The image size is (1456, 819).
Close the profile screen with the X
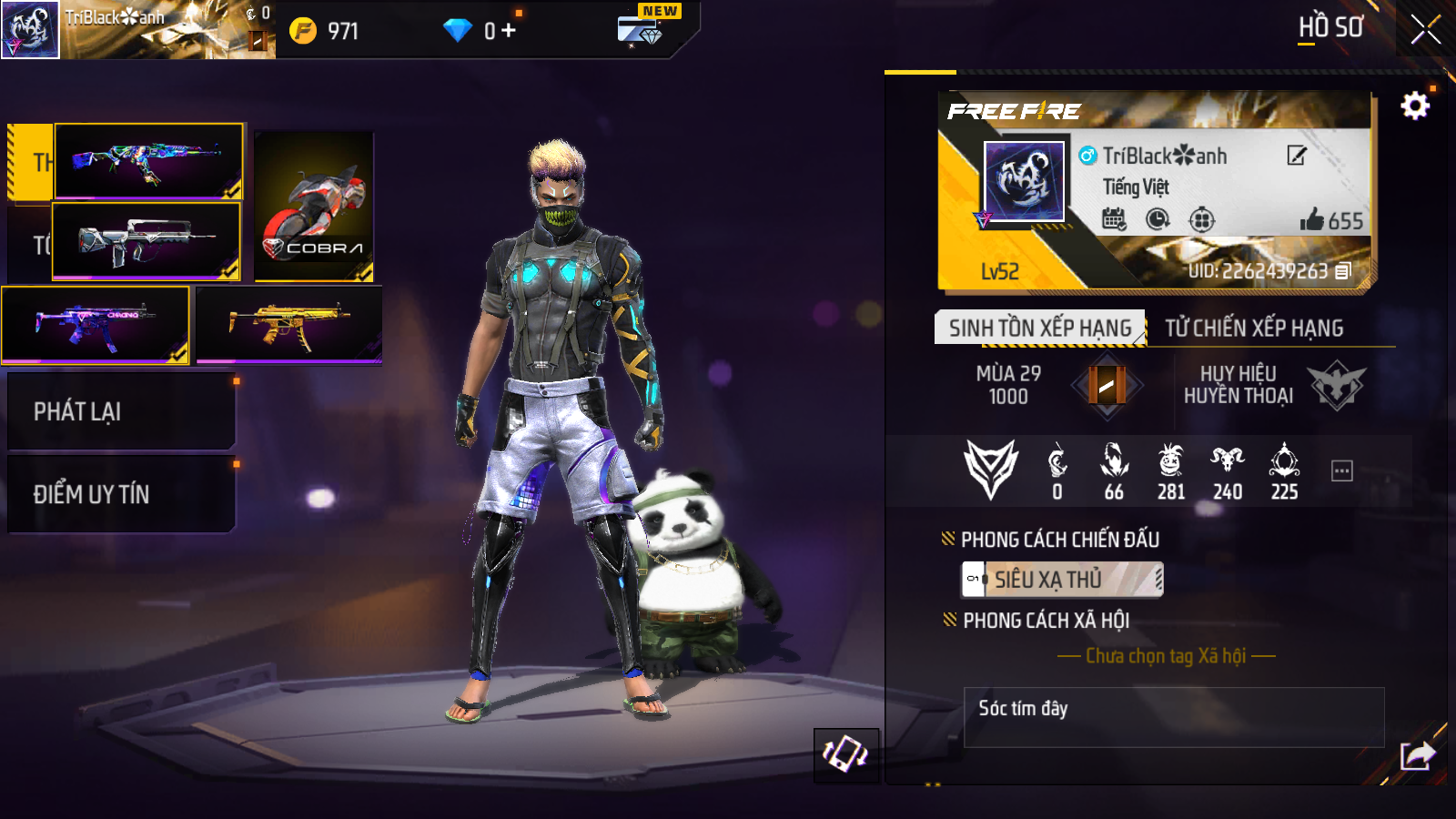click(1425, 30)
